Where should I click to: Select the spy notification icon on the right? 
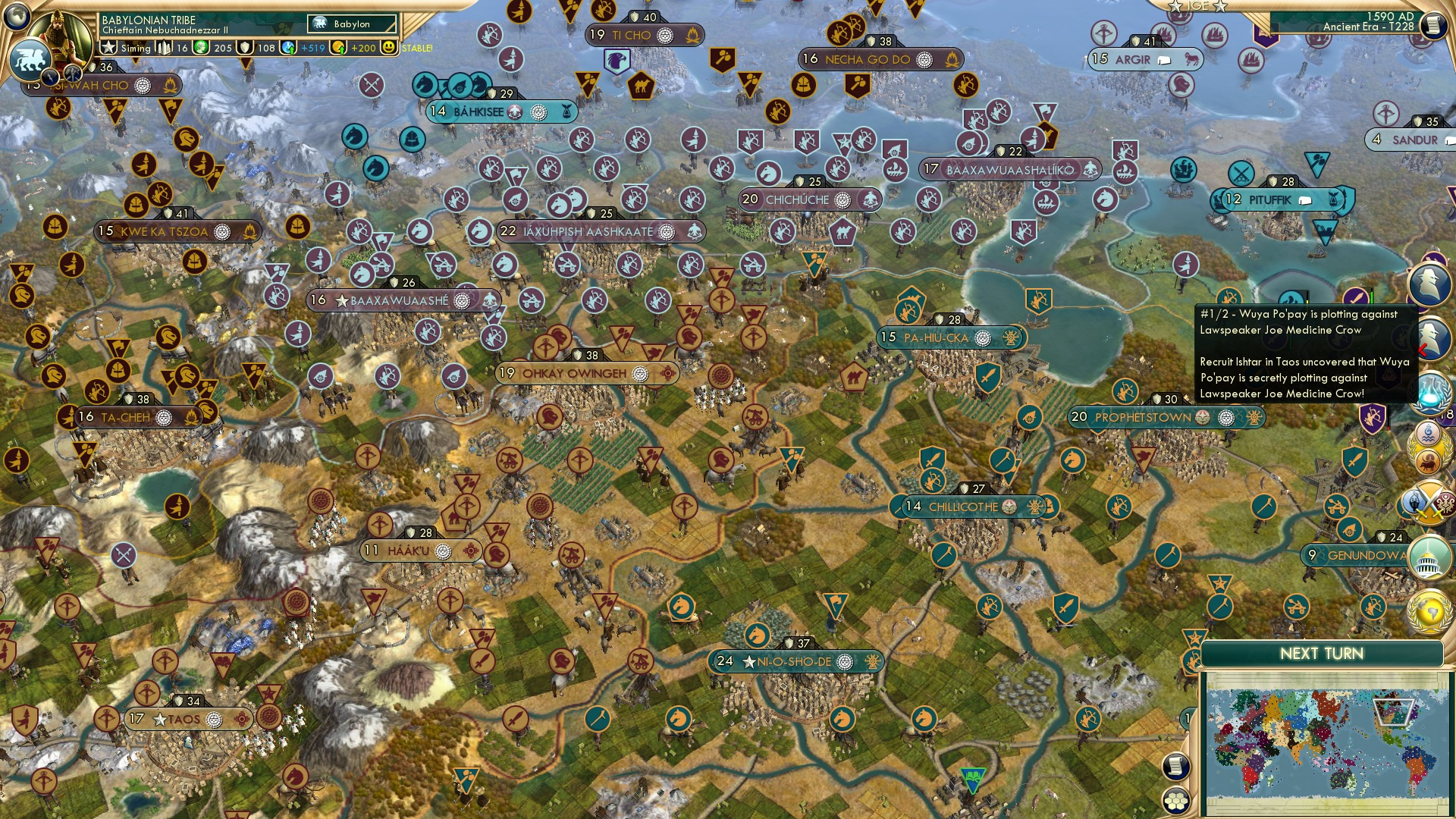[1430, 284]
